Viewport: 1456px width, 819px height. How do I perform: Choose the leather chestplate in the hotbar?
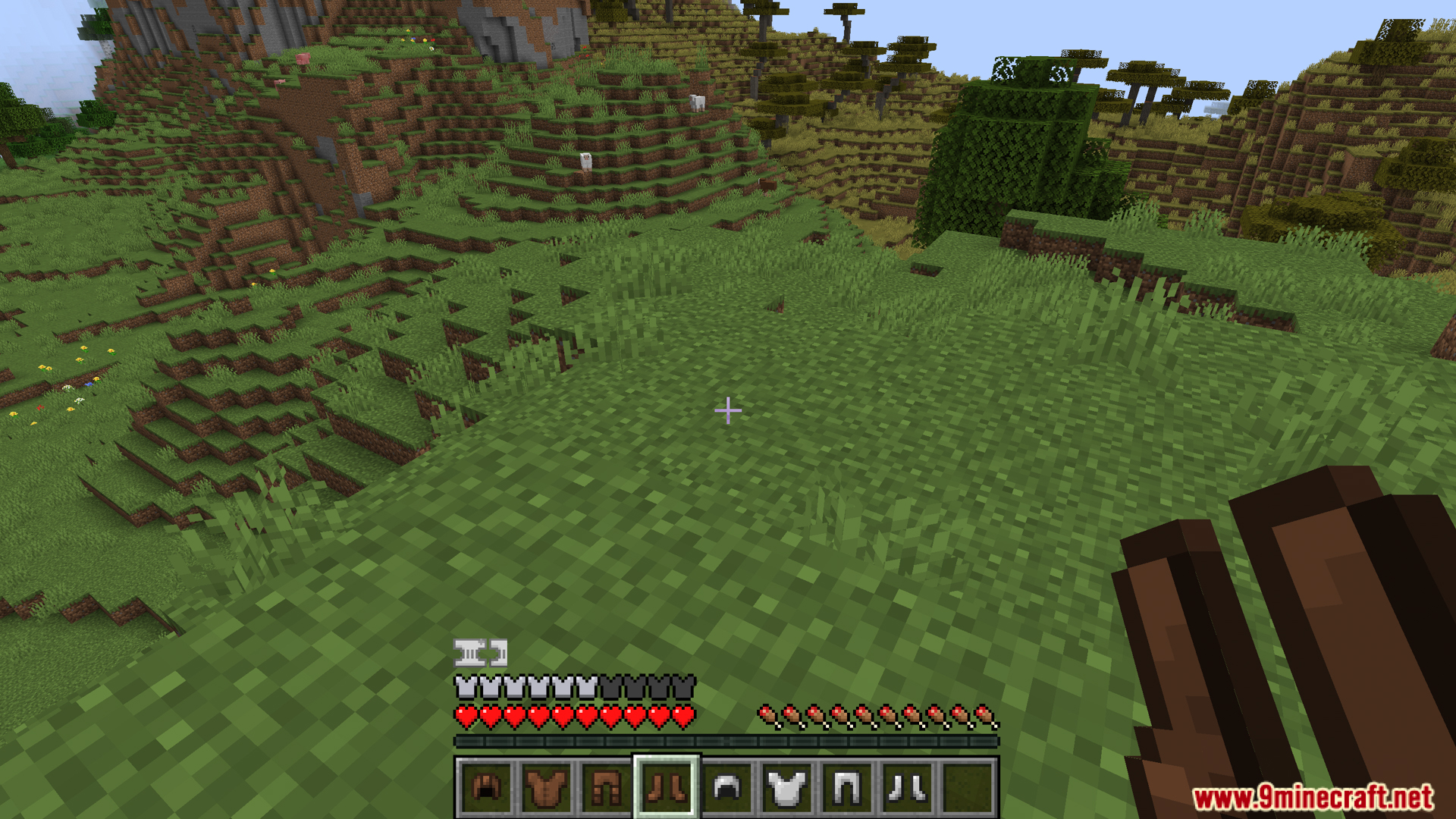pyautogui.click(x=546, y=788)
